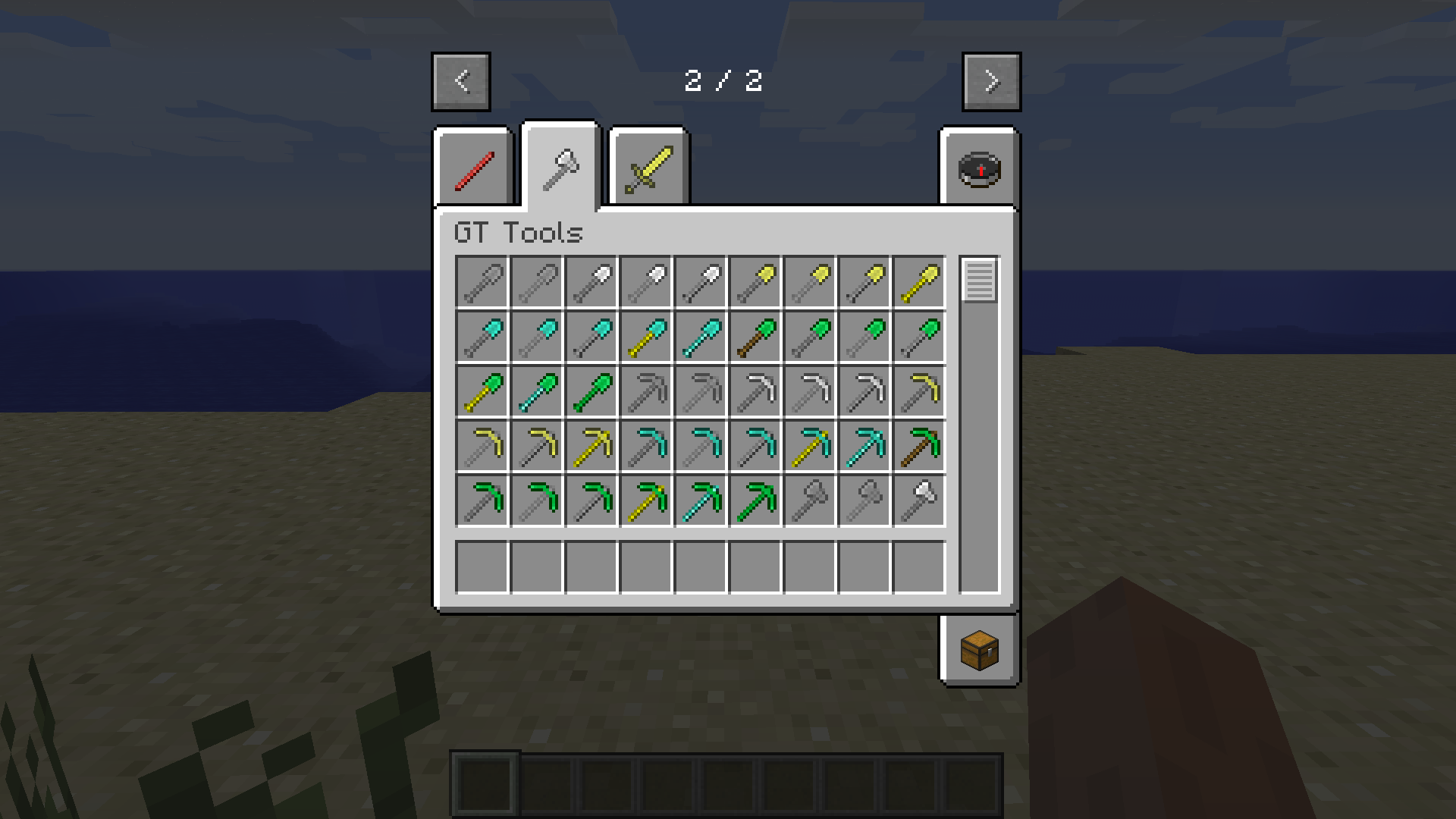Image resolution: width=1456 pixels, height=819 pixels.
Task: Advance to the next page with the right arrow
Action: pyautogui.click(x=991, y=82)
